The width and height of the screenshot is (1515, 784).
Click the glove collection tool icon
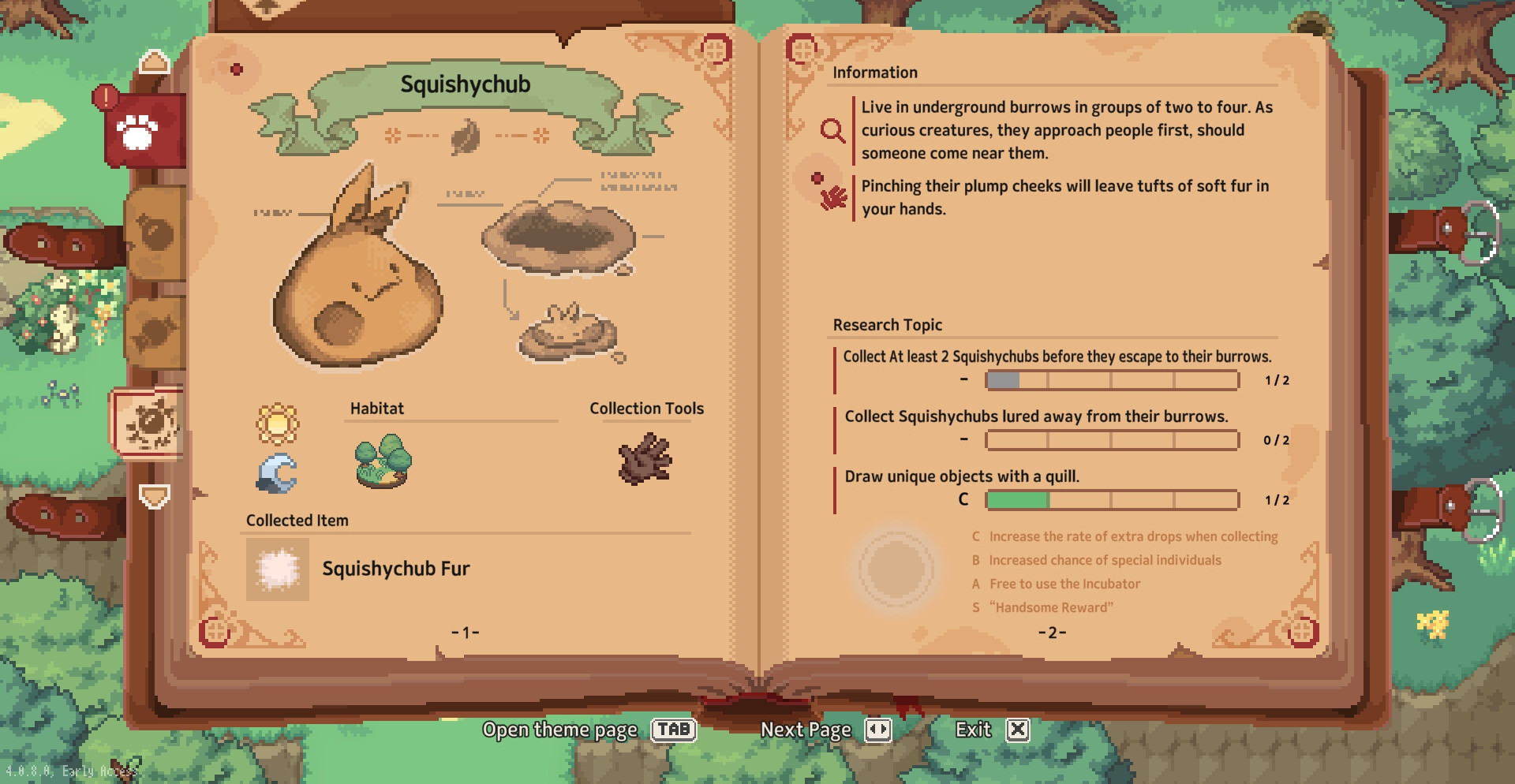(645, 458)
